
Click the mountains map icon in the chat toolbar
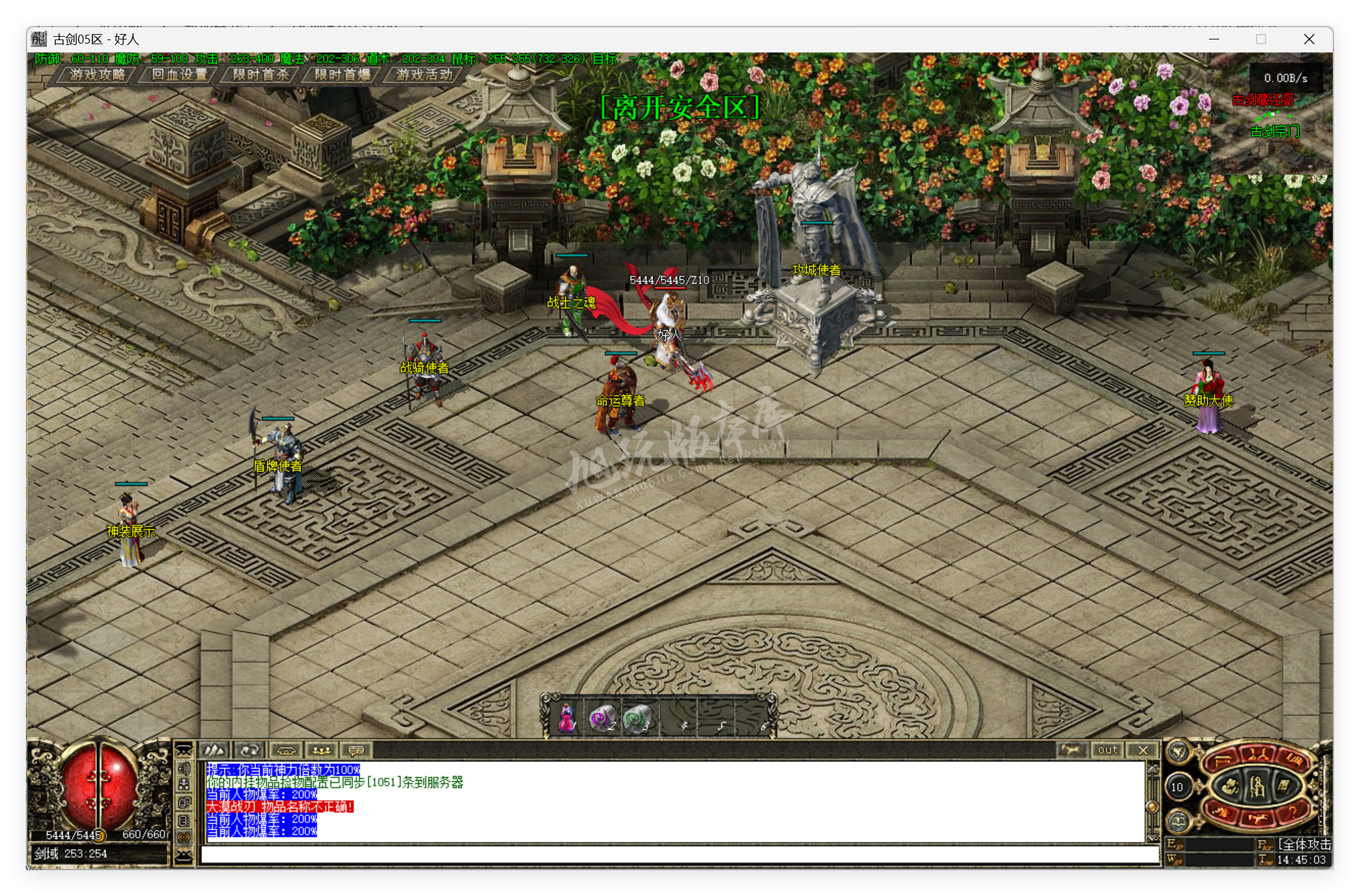(214, 750)
